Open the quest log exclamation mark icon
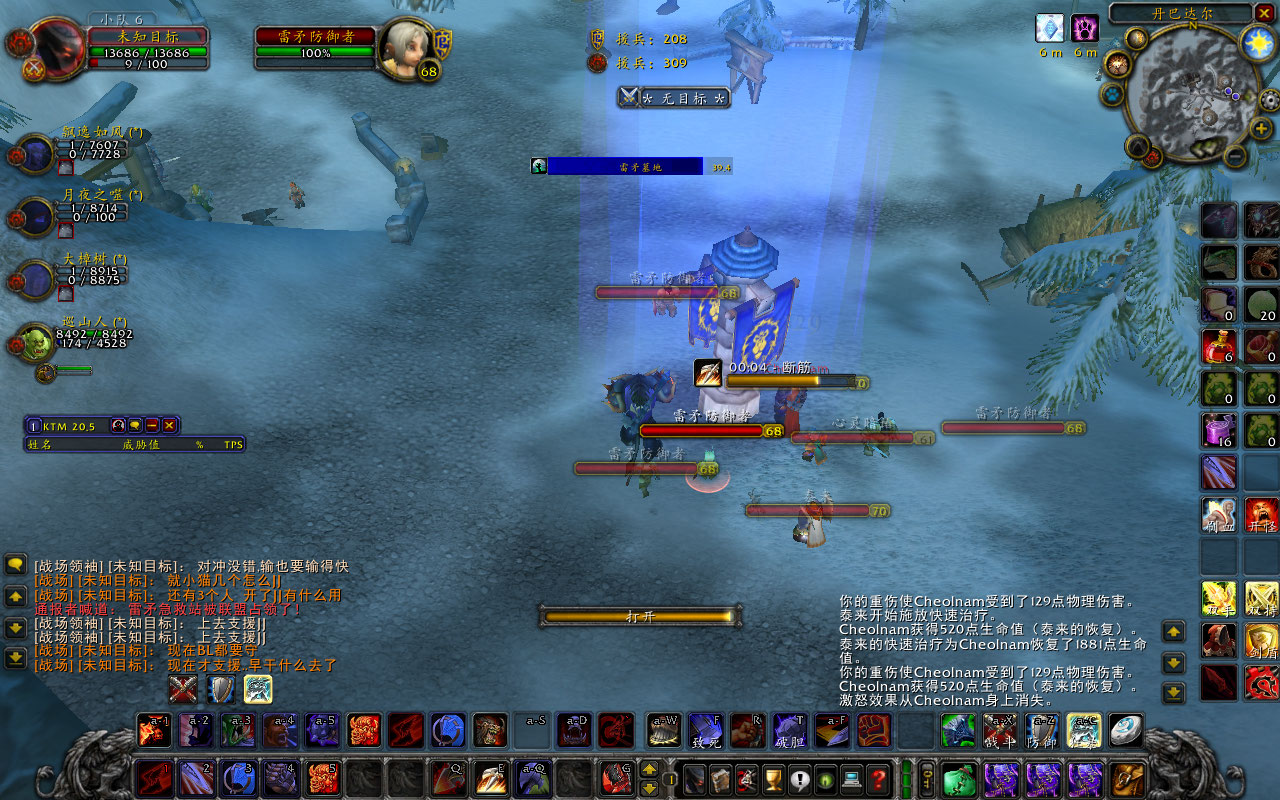 800,779
